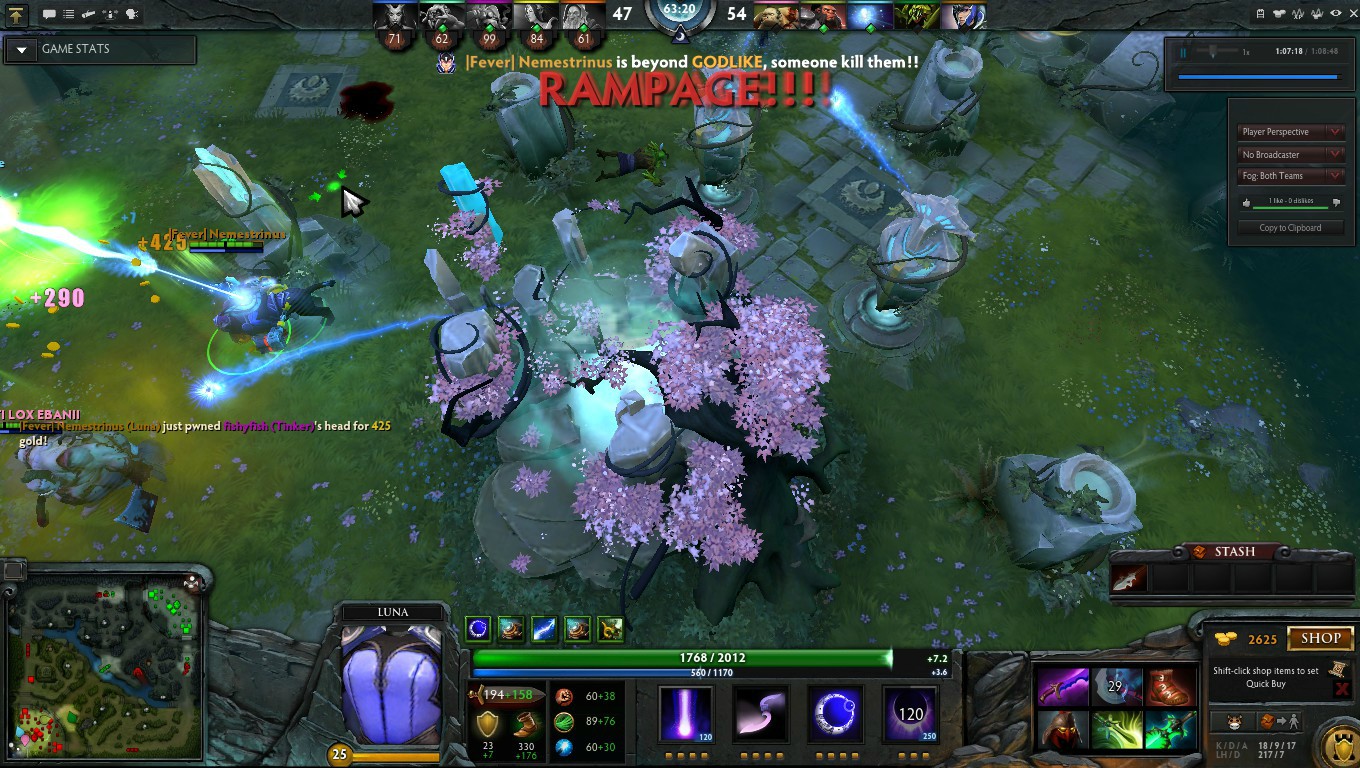Take the item from the stash slot

1130,578
